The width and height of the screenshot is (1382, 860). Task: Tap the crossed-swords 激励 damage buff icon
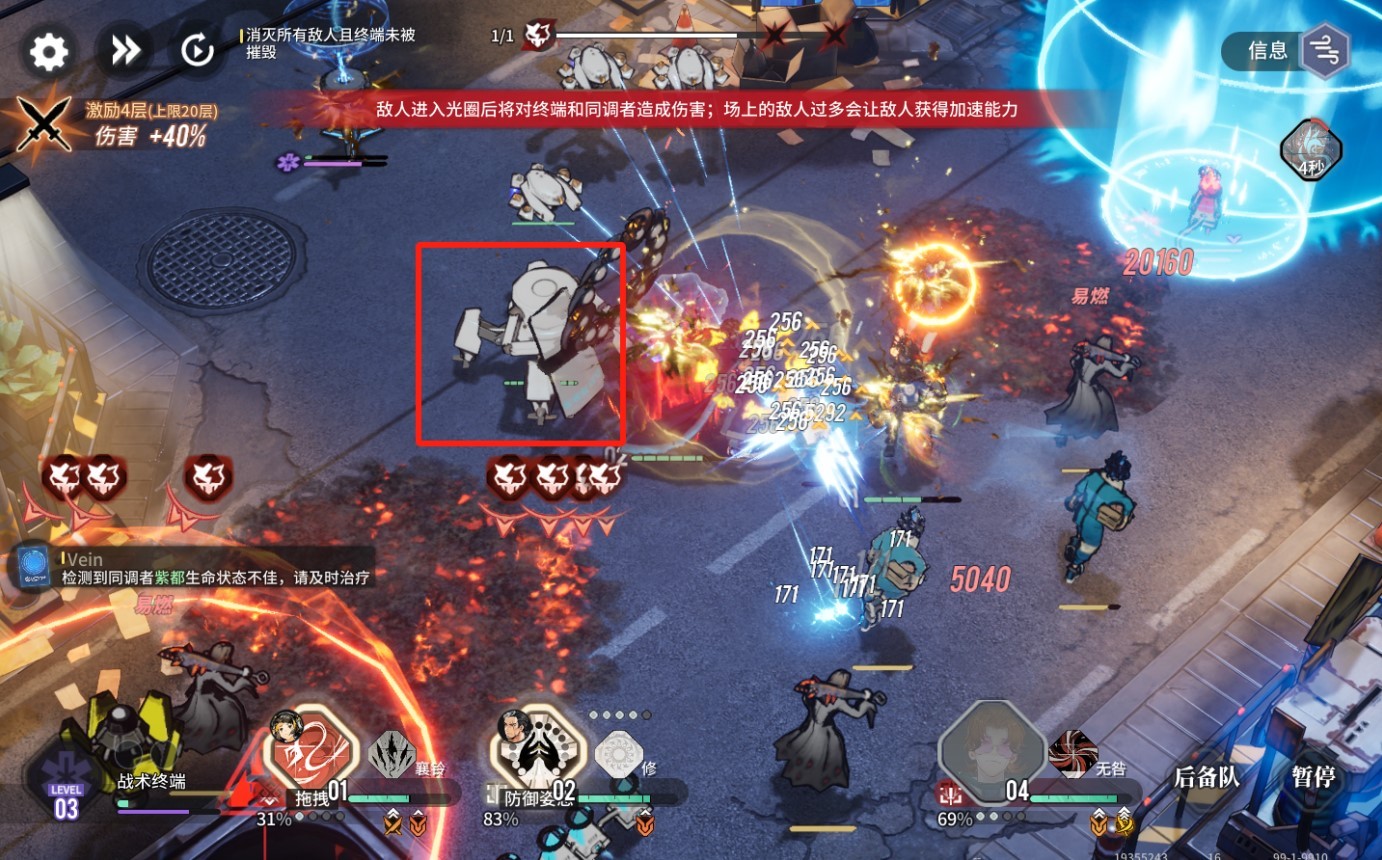click(x=44, y=124)
